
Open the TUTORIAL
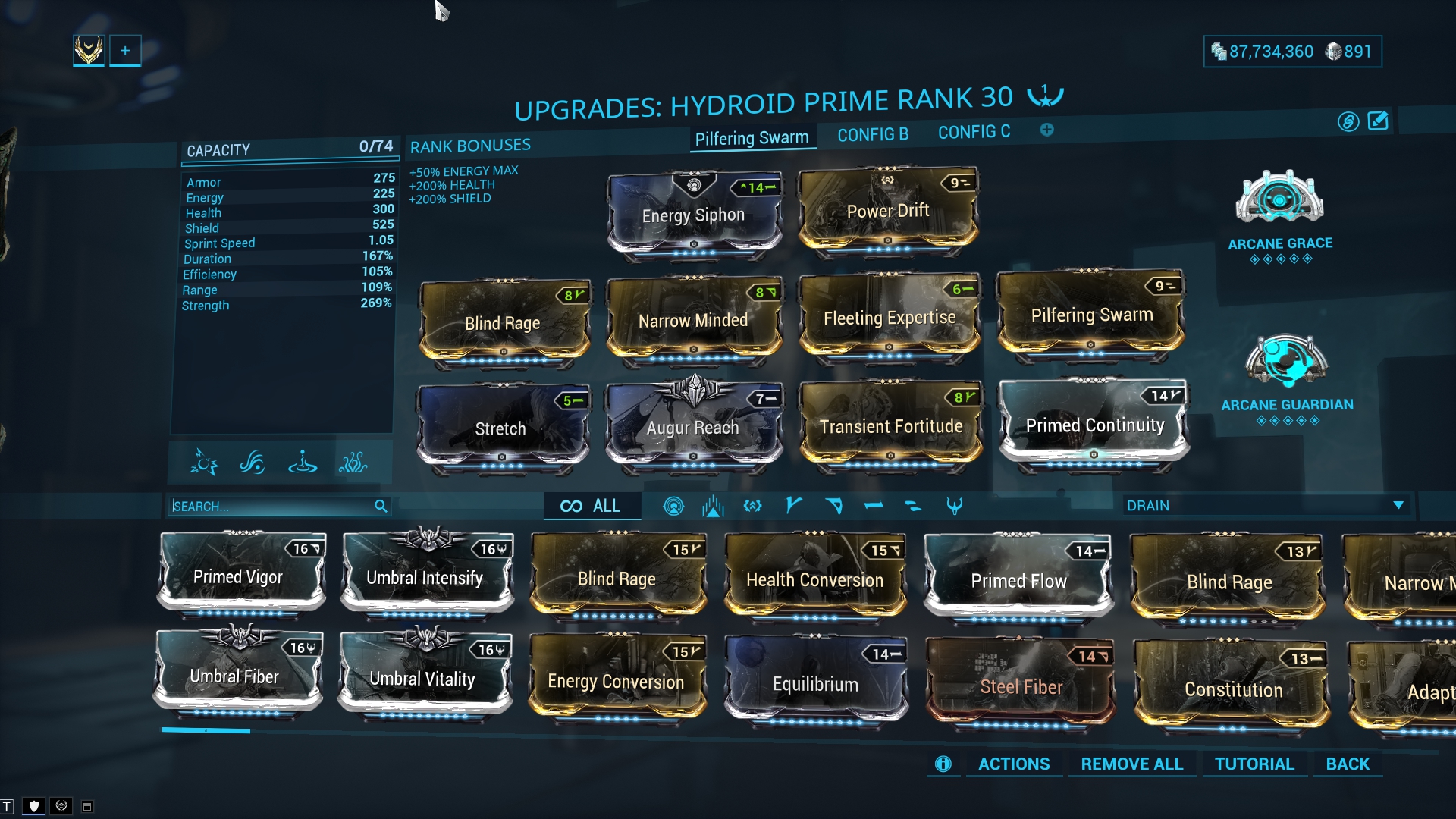coord(1254,764)
